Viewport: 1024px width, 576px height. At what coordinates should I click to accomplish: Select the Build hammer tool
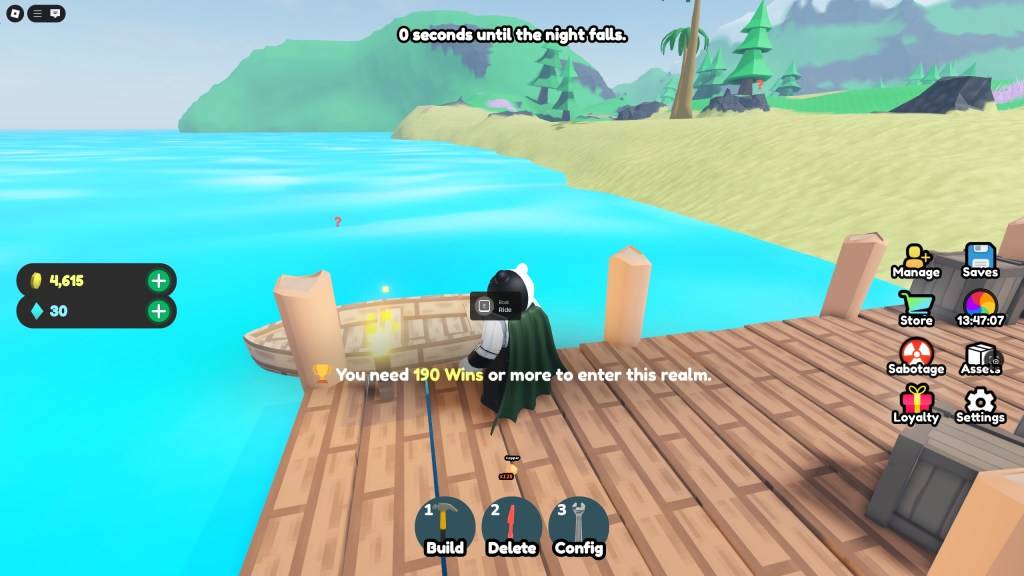point(445,525)
